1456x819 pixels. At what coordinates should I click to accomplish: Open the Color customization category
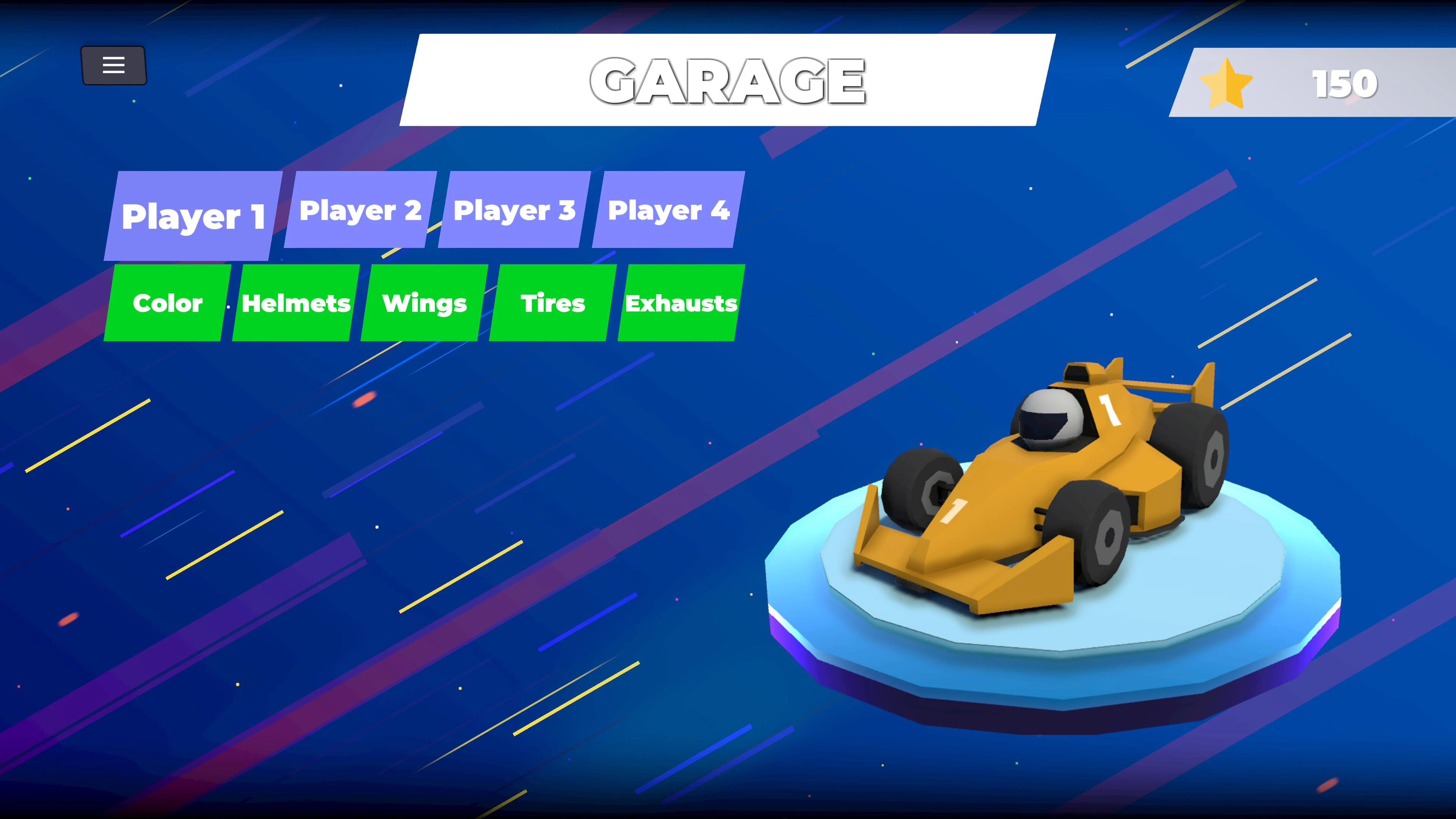coord(167,303)
